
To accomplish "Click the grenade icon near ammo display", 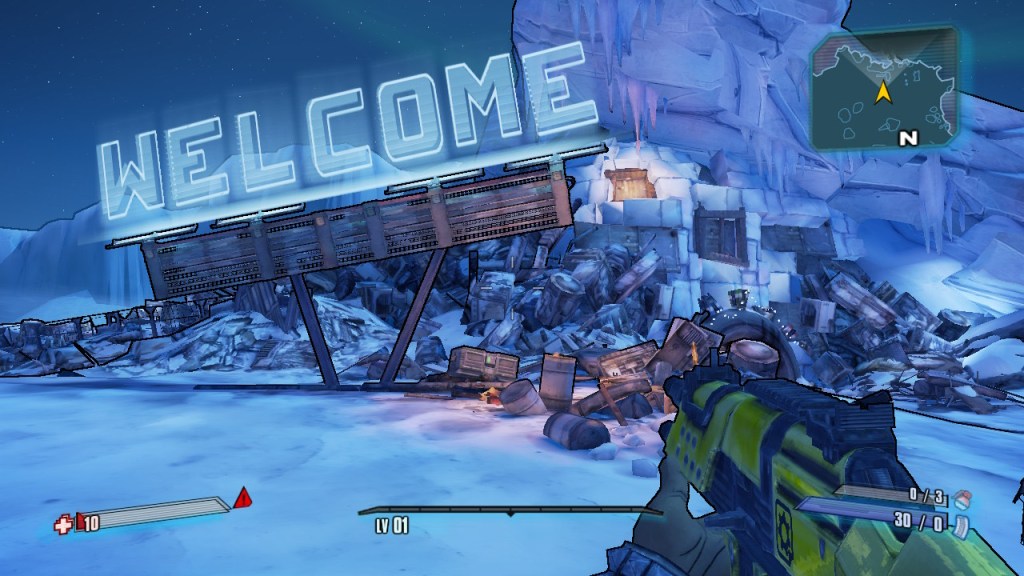I will pos(962,496).
